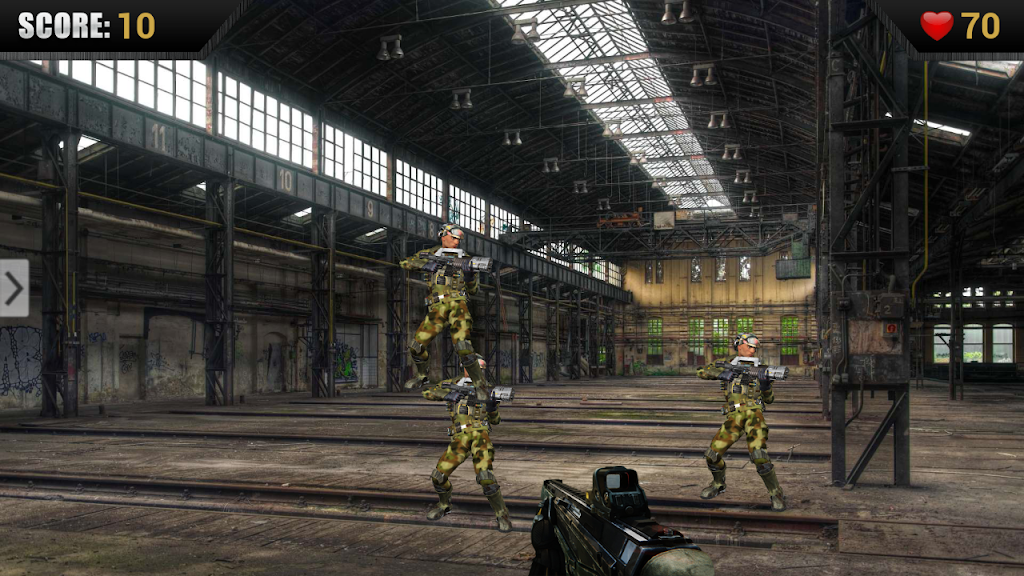The width and height of the screenshot is (1024, 576).
Task: Open the side panel arrow tab
Action: pyautogui.click(x=14, y=288)
